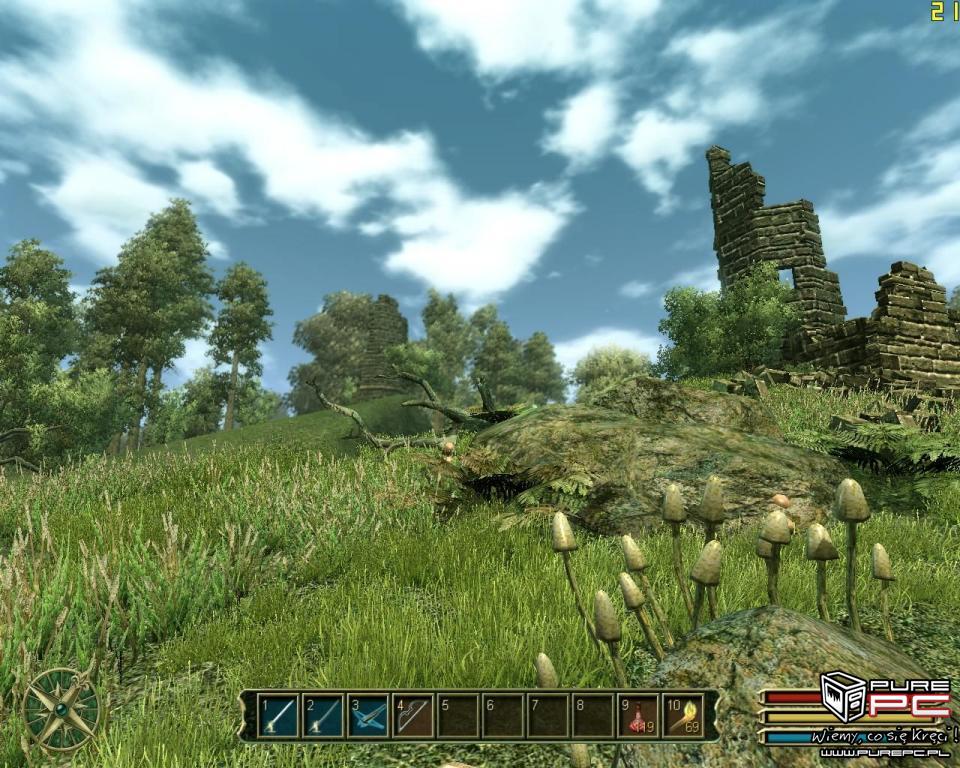Use the red potion in slot 9
Screen dimensions: 960x768
638,716
